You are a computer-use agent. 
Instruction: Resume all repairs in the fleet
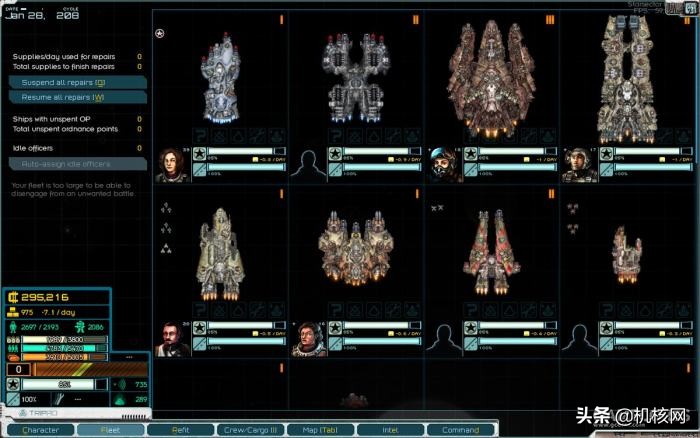77,97
